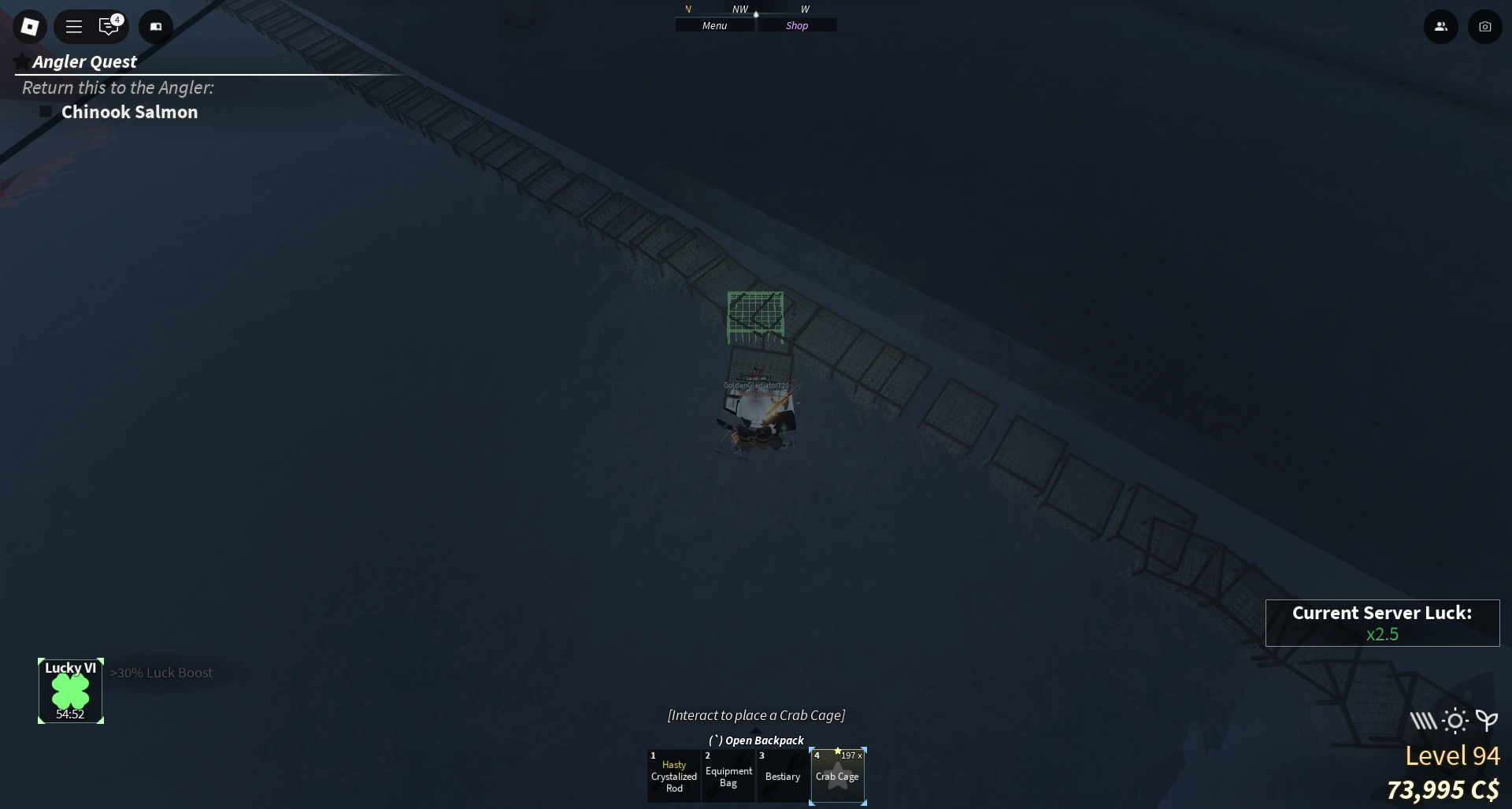1512x809 pixels.
Task: Select the Hasty Crystalized Rod in slot 1
Action: 673,776
